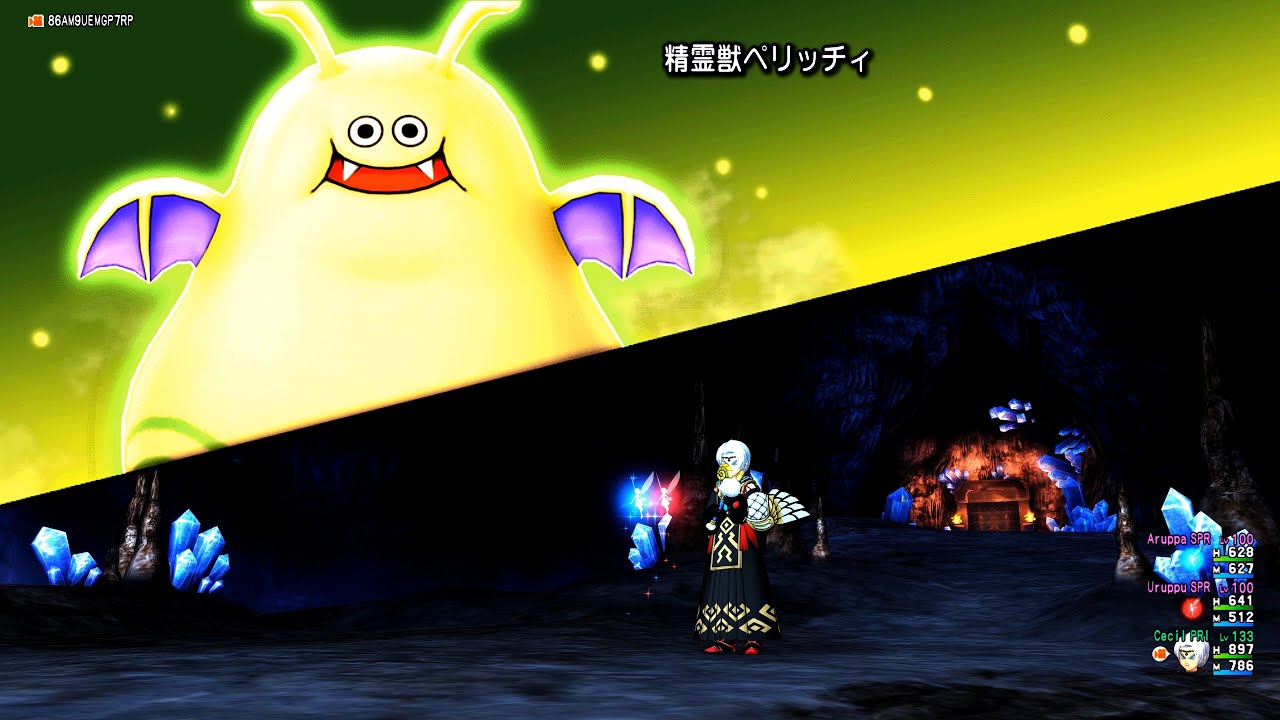Screen dimensions: 1280x720
Task: Select the 精霊獣ペリッチィ monster name banner
Action: click(768, 60)
